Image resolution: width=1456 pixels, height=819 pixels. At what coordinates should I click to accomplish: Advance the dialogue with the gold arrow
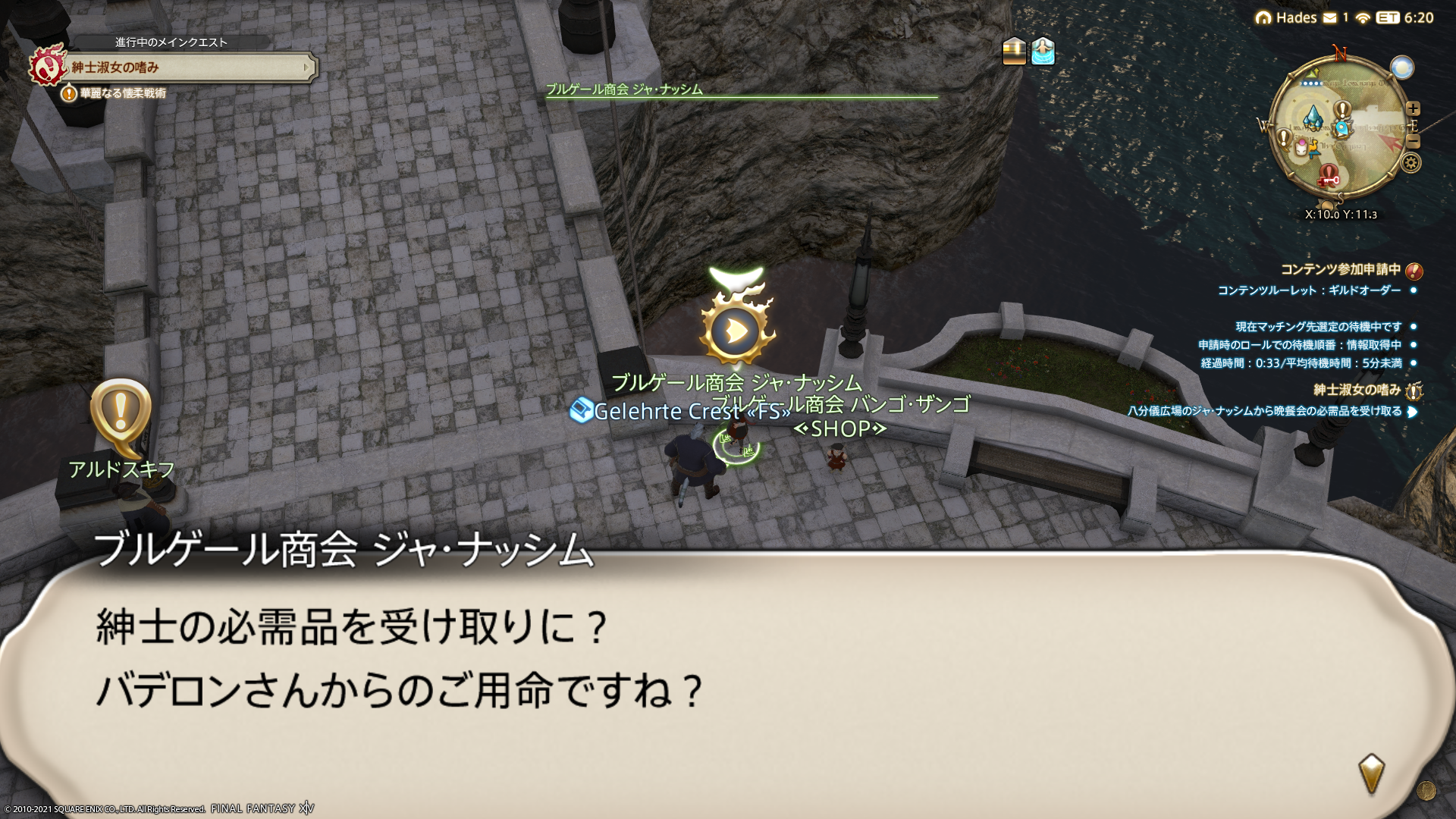coord(1371,773)
